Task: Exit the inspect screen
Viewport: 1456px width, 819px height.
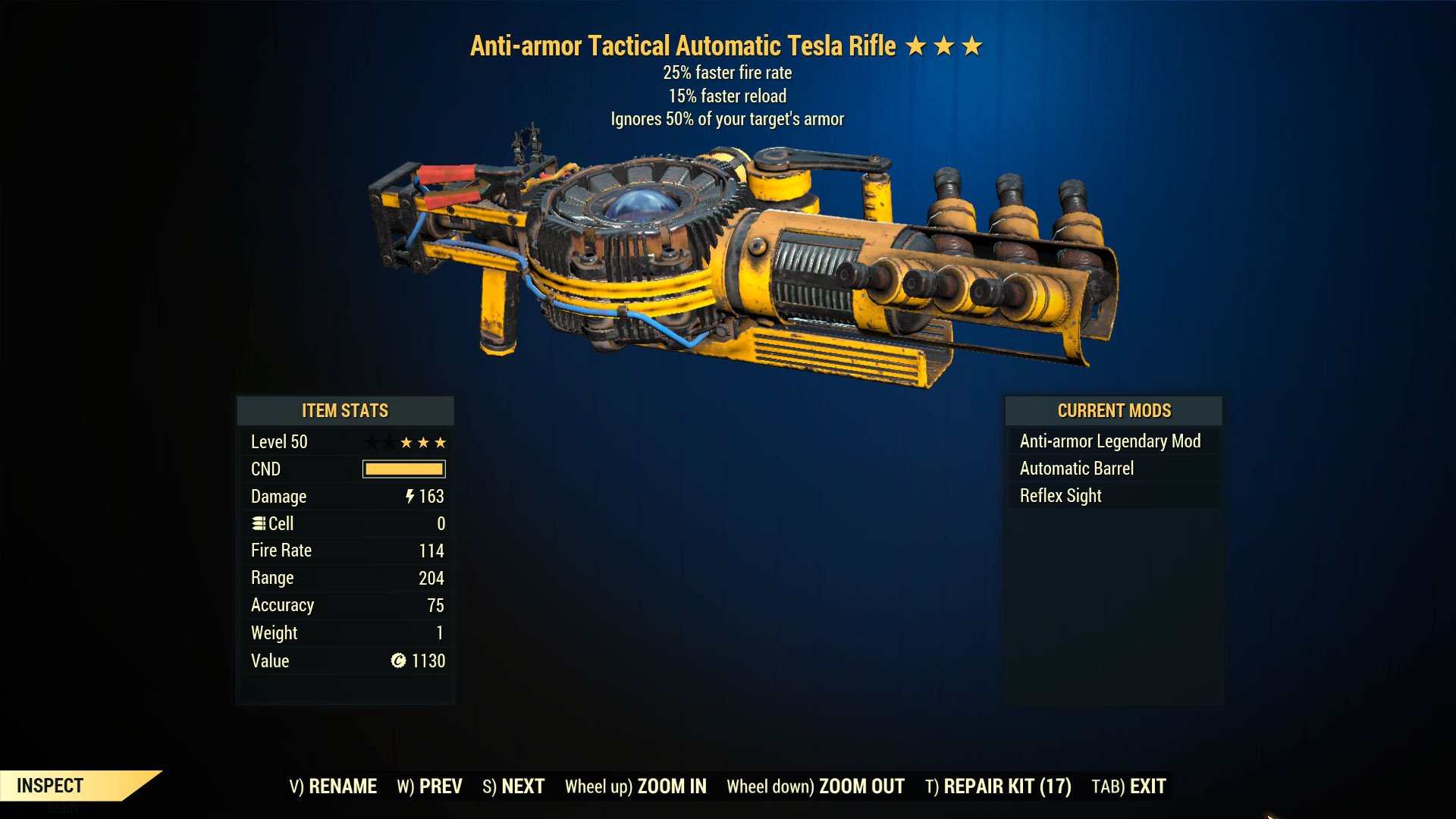Action: point(1128,786)
